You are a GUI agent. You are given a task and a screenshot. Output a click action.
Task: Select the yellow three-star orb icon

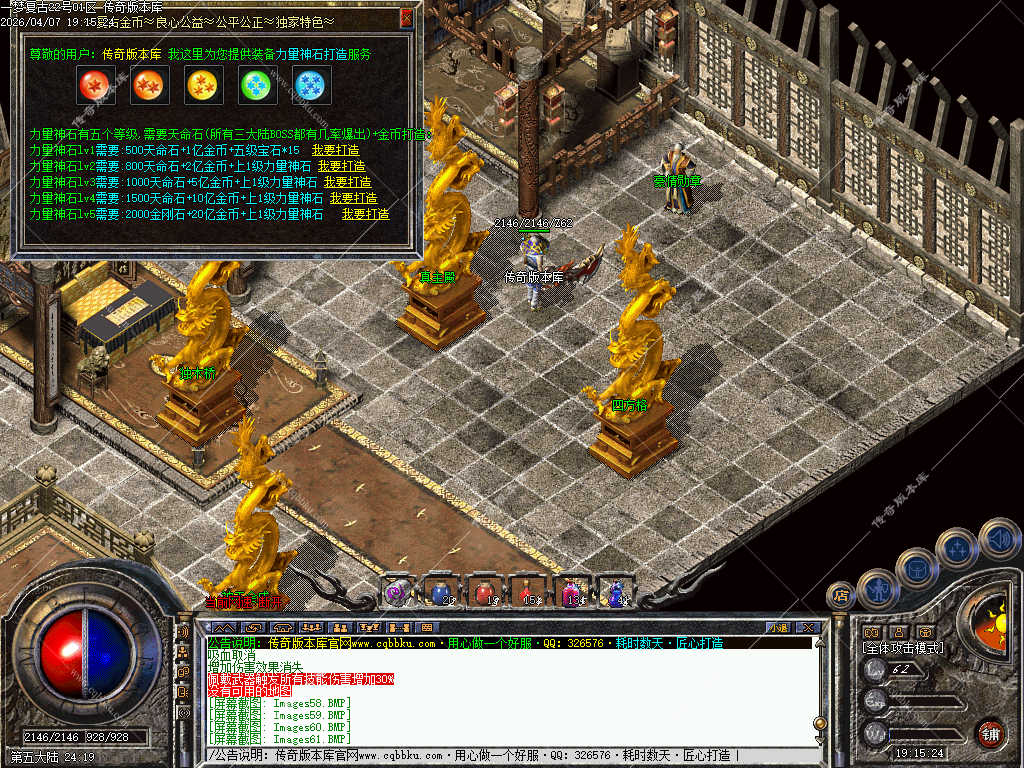204,87
